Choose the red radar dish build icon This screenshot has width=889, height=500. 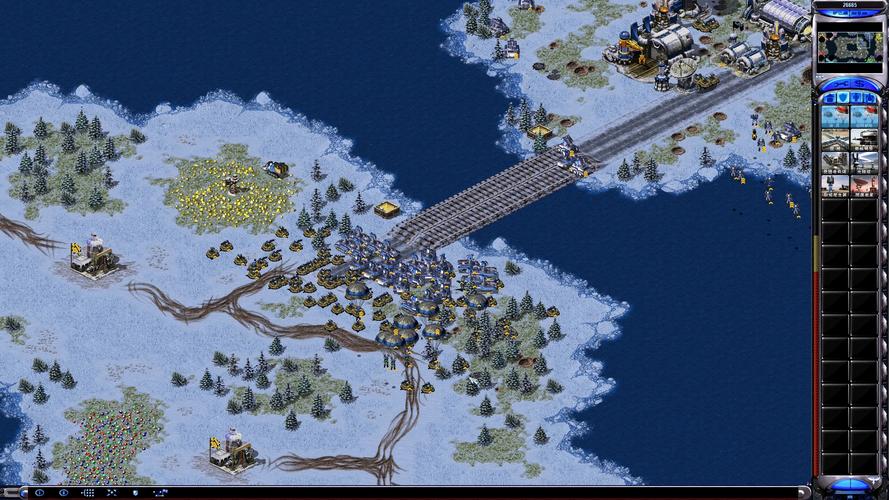tap(863, 184)
